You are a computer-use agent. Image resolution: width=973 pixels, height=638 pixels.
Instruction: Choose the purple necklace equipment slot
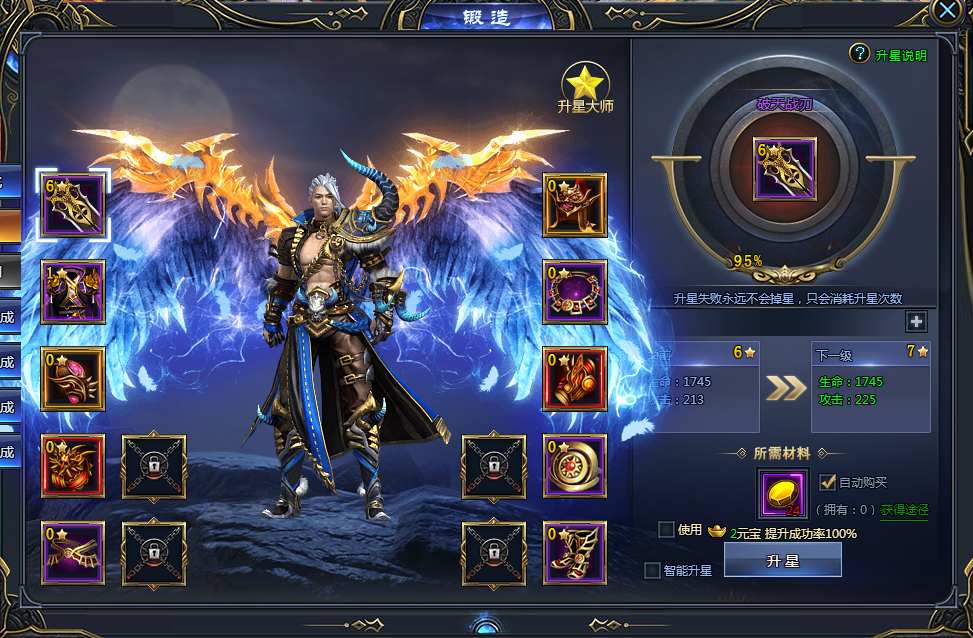point(575,292)
